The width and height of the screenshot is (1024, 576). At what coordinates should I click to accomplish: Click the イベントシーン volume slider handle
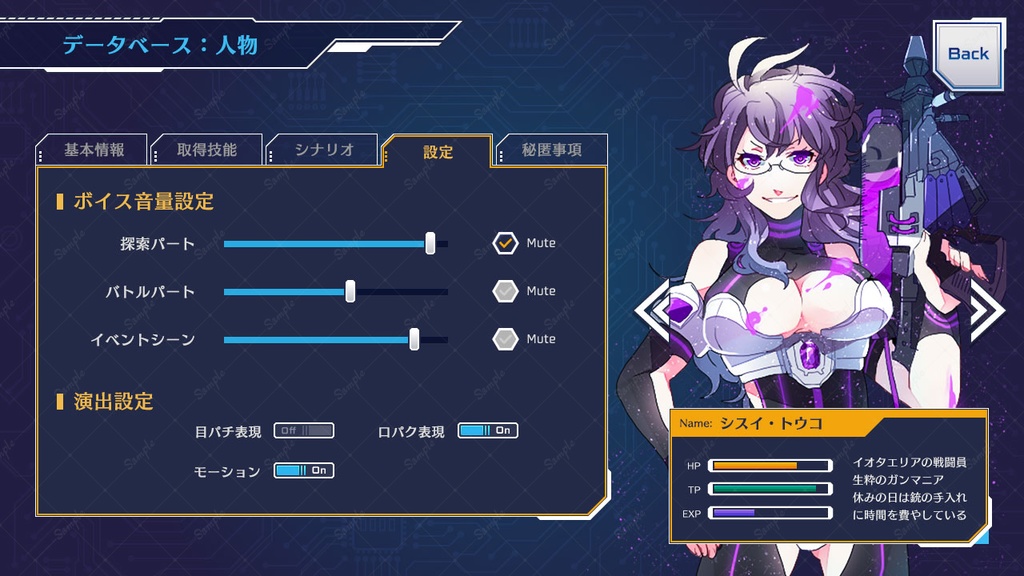coord(414,339)
